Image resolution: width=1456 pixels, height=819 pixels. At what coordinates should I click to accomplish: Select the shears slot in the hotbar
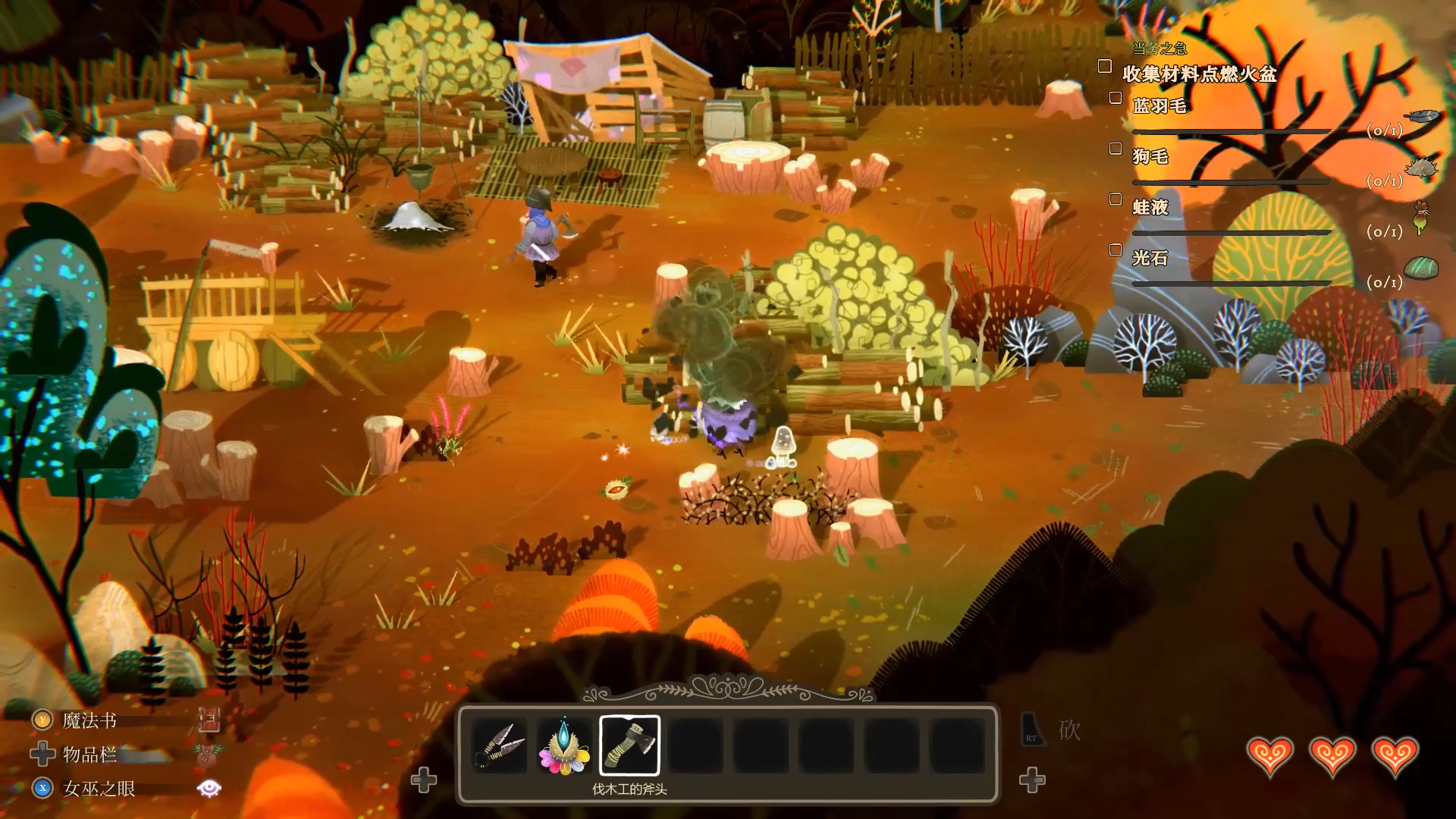click(499, 745)
